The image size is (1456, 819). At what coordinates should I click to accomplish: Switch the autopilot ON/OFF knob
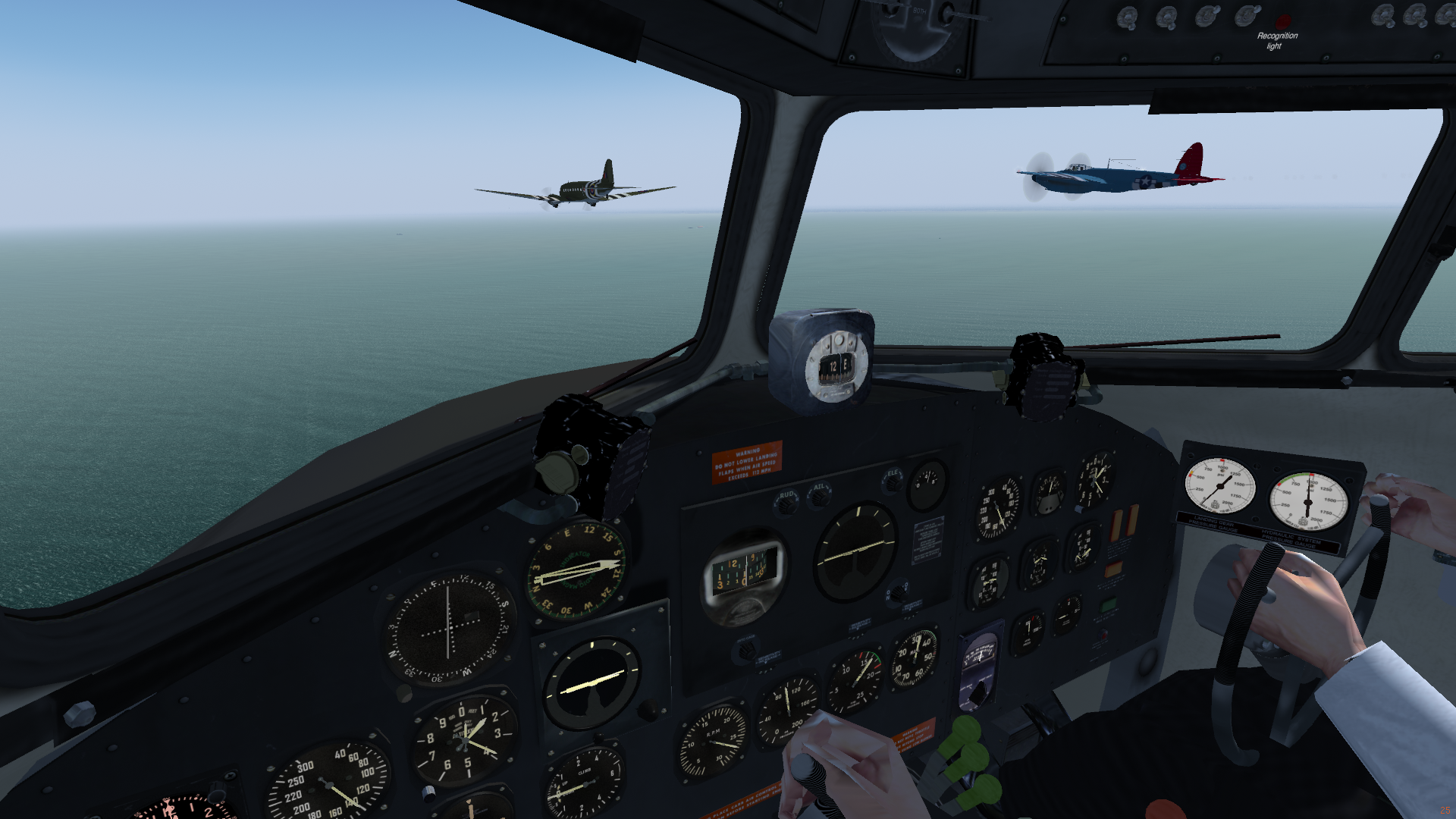tap(898, 593)
